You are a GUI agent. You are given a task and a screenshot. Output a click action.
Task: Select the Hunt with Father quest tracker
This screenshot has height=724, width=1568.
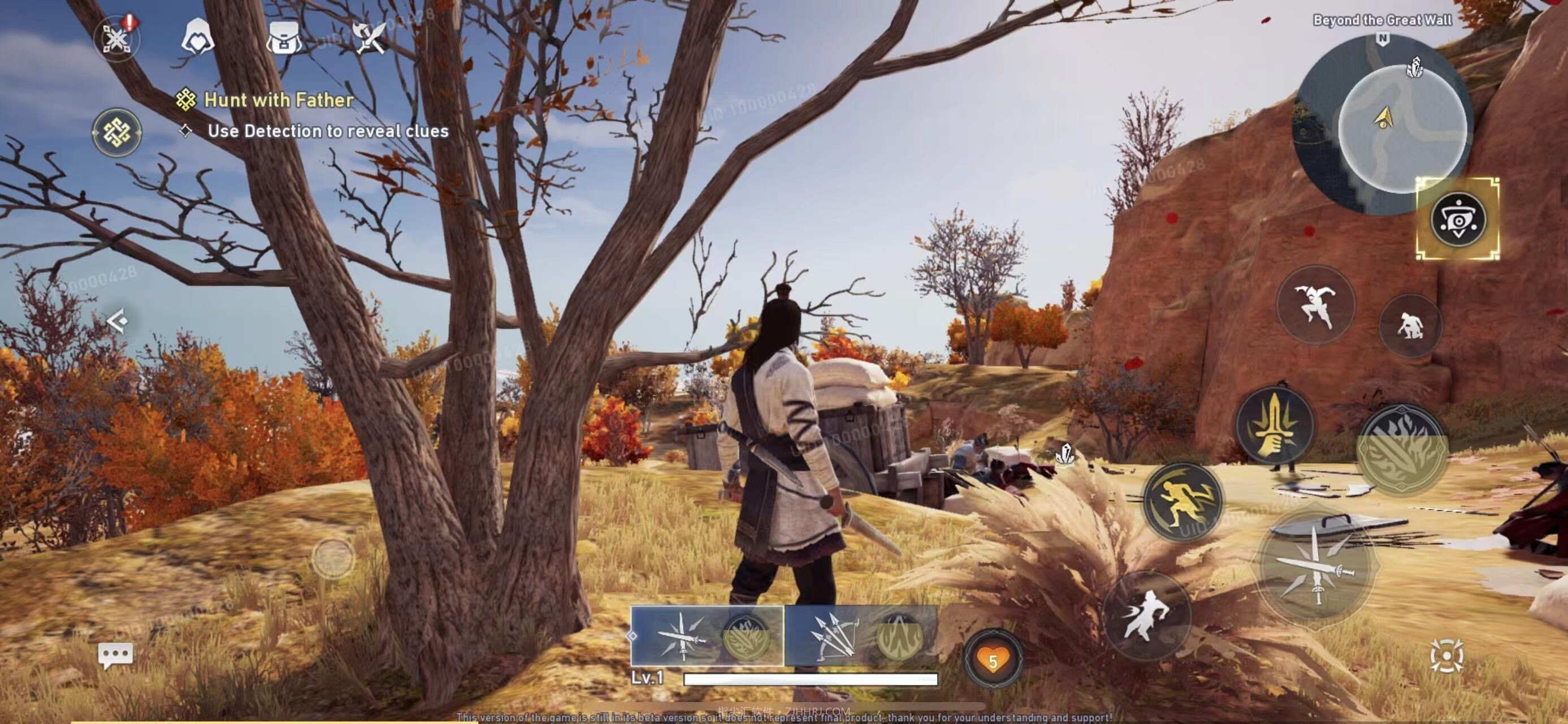tap(278, 100)
